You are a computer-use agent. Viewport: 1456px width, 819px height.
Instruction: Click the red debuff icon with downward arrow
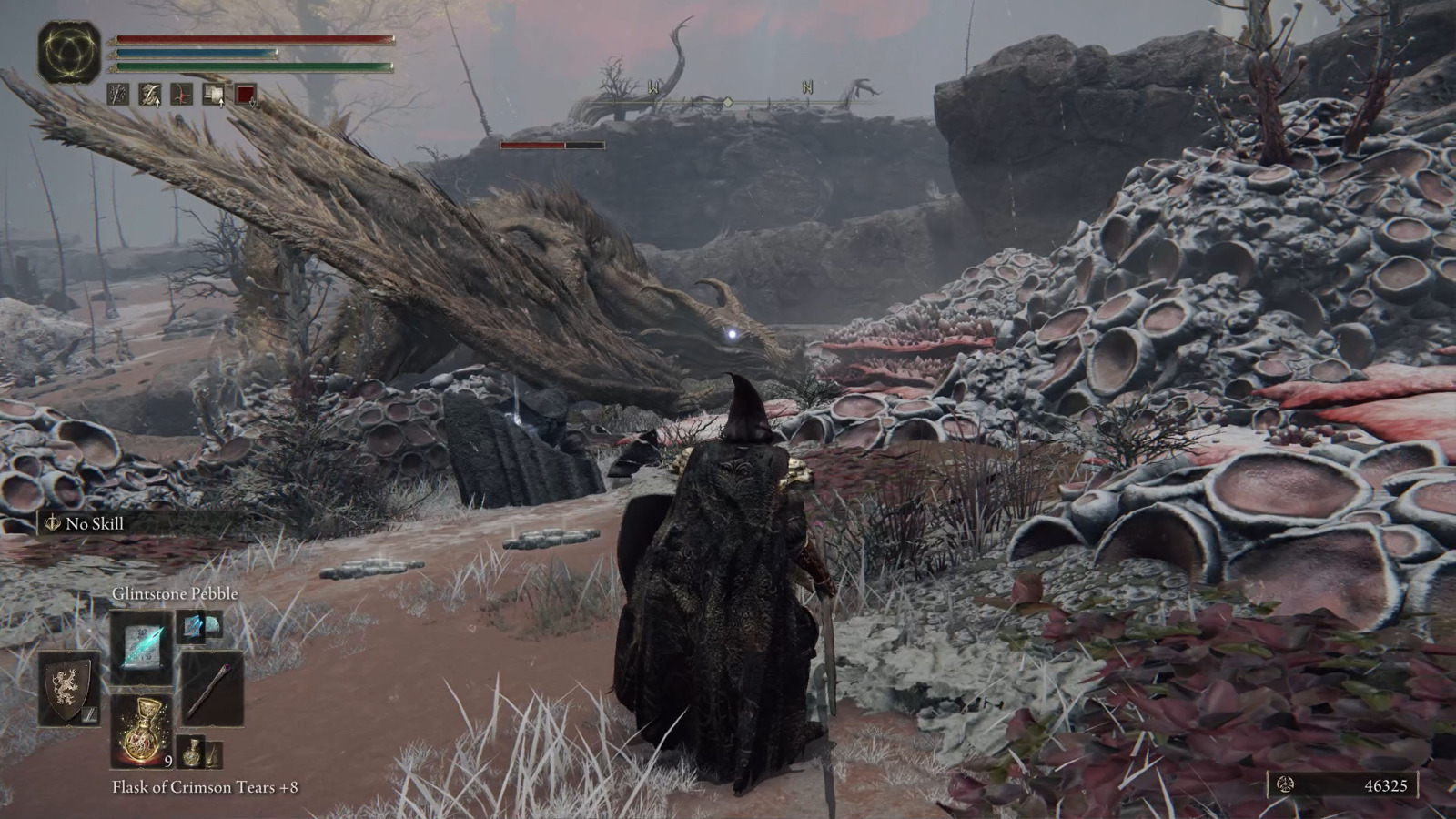(x=246, y=94)
